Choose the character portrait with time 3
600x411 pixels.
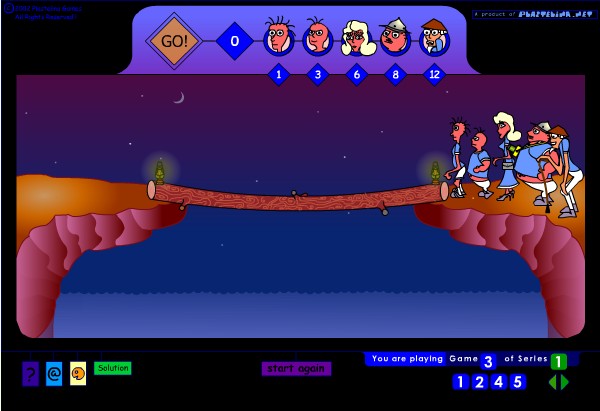tap(318, 39)
